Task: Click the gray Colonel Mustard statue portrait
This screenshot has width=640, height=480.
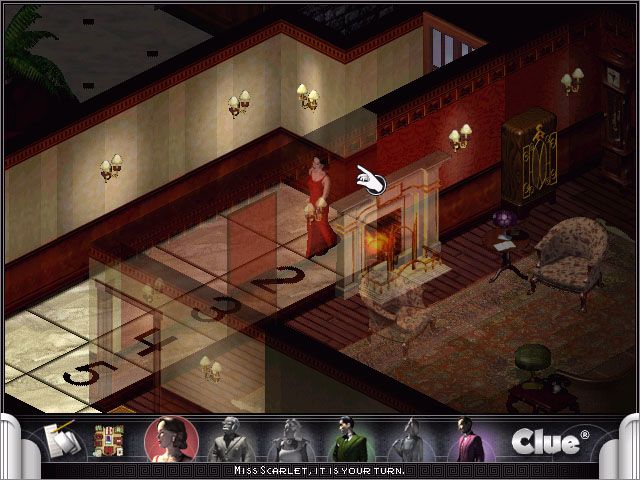Action: tap(232, 439)
